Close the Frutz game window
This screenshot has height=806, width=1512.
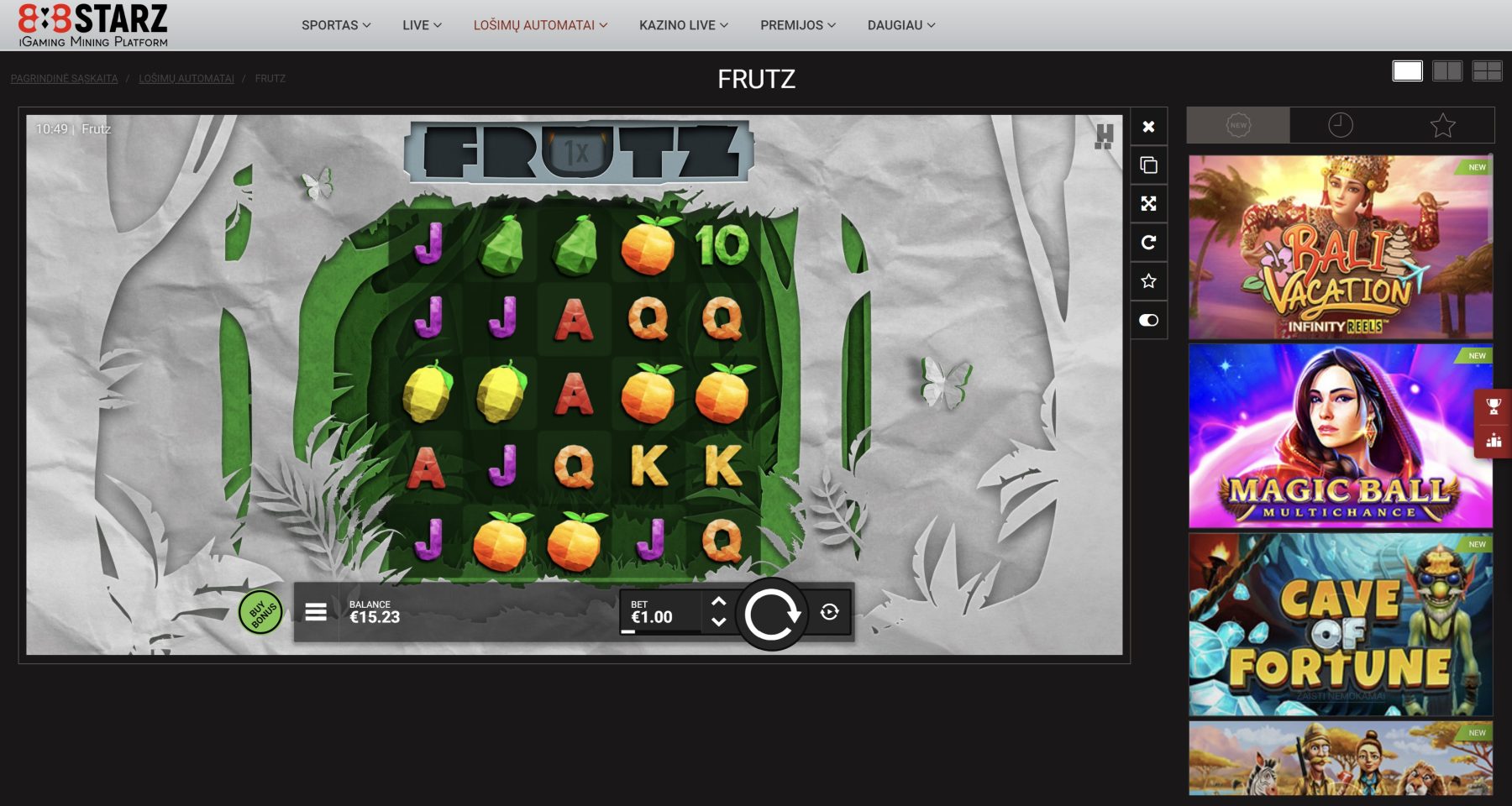(1148, 127)
